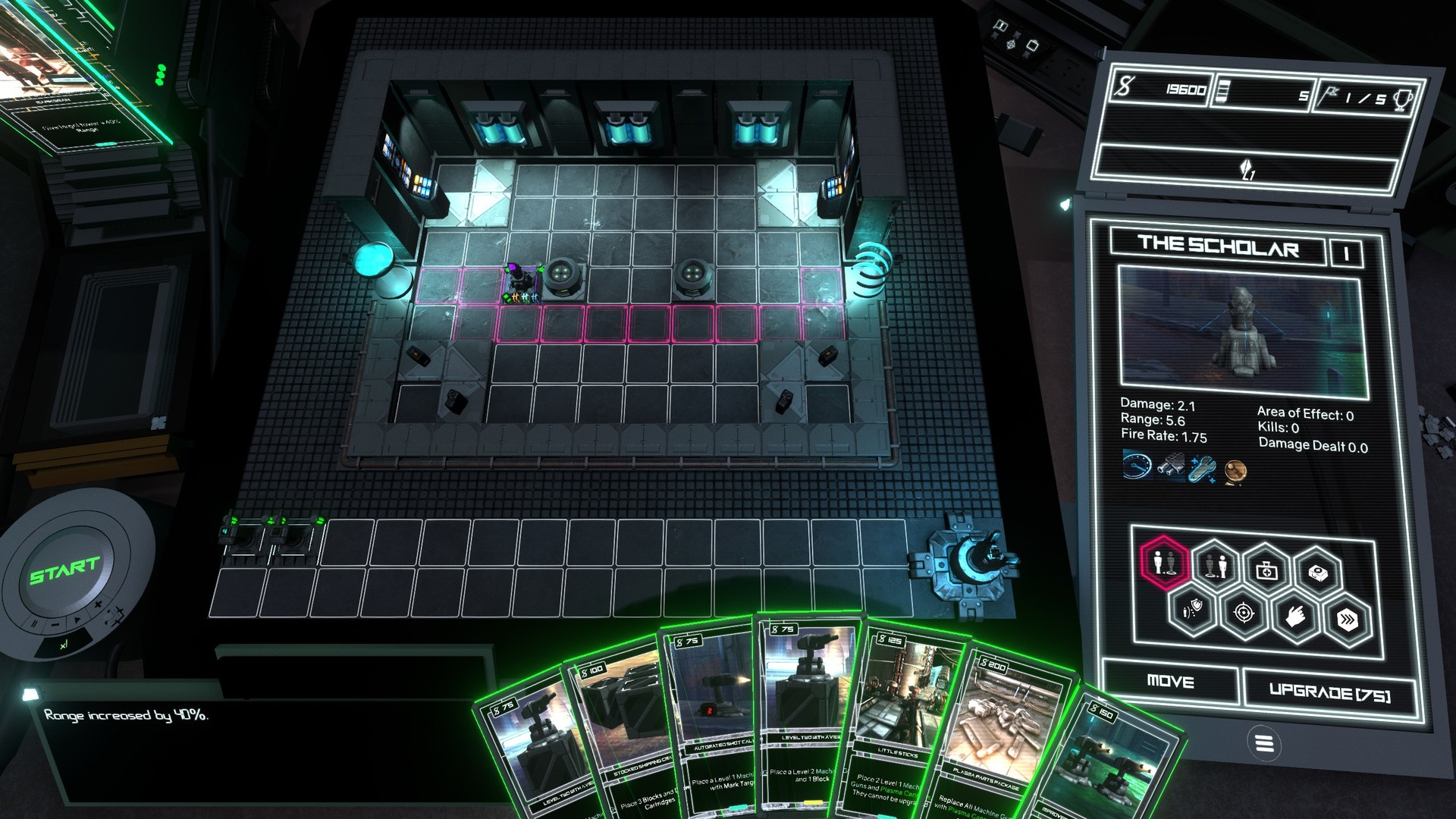Viewport: 1456px width, 819px height.
Task: Toggle the highlighted swap-figures hexagon on Scholar panel
Action: coord(1163,563)
